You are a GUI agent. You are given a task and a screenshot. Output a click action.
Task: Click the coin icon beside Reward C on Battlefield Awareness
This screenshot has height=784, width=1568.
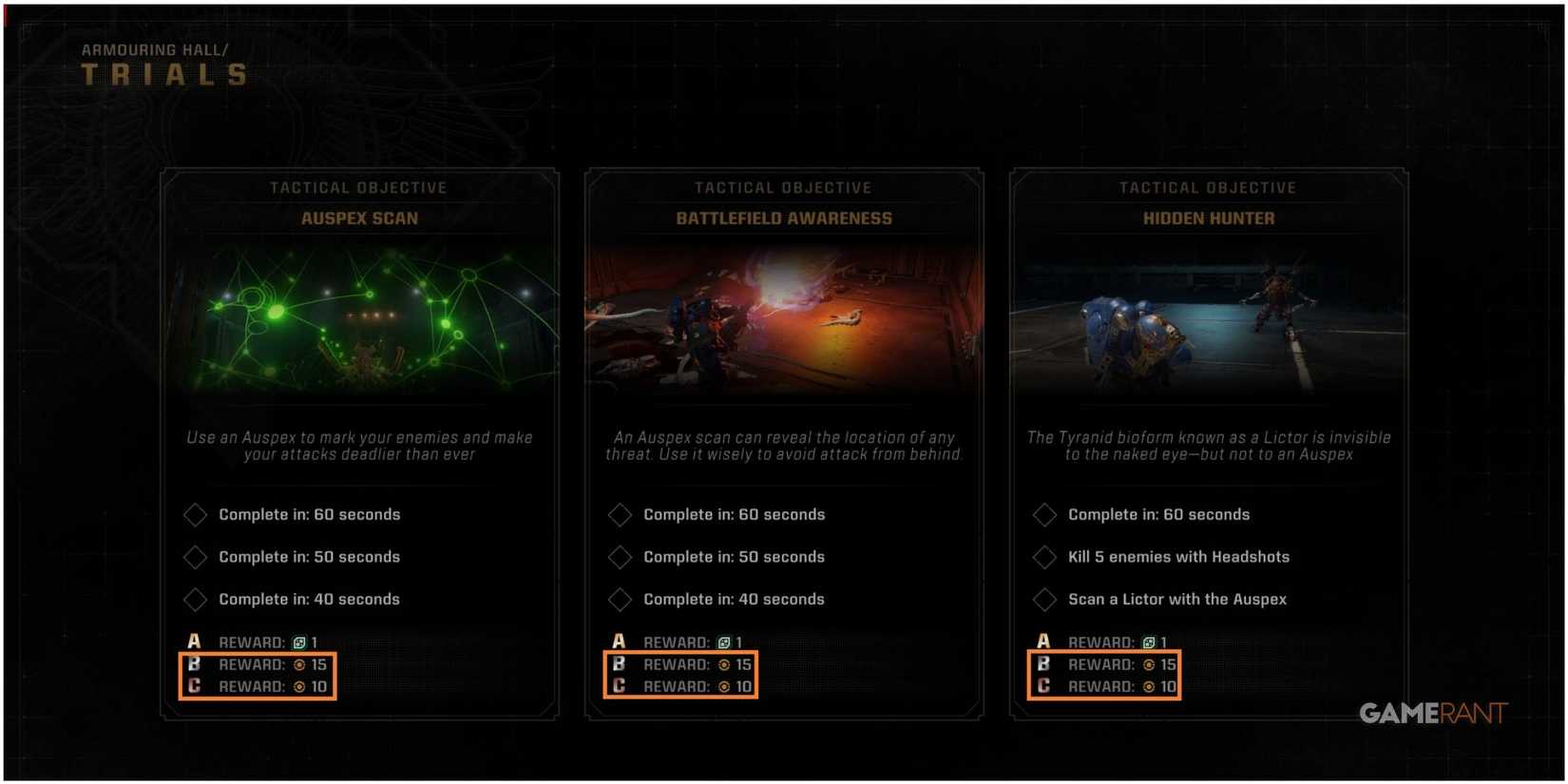point(725,688)
